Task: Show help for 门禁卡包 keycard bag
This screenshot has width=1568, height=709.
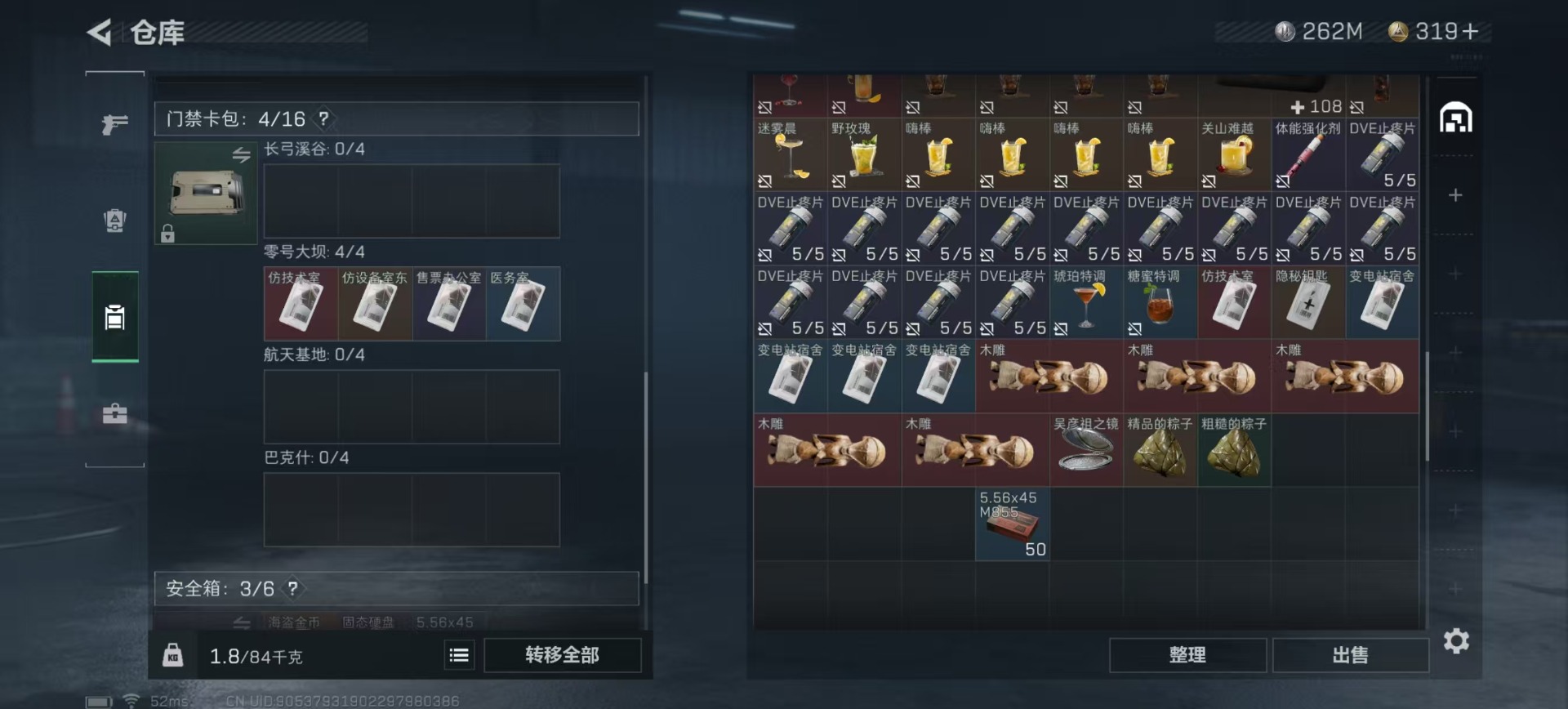Action: [x=324, y=119]
